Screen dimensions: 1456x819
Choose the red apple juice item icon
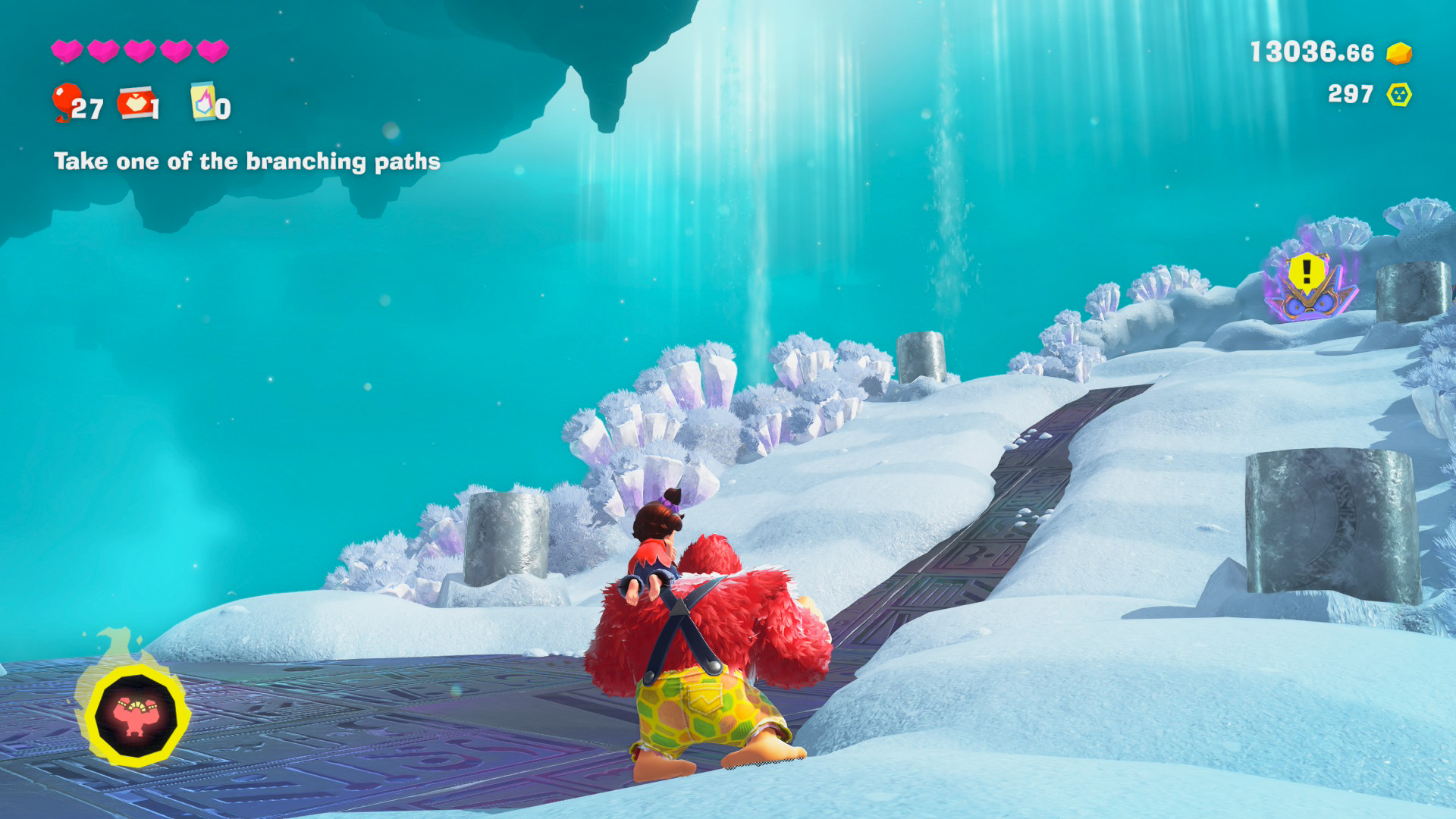pyautogui.click(x=136, y=102)
